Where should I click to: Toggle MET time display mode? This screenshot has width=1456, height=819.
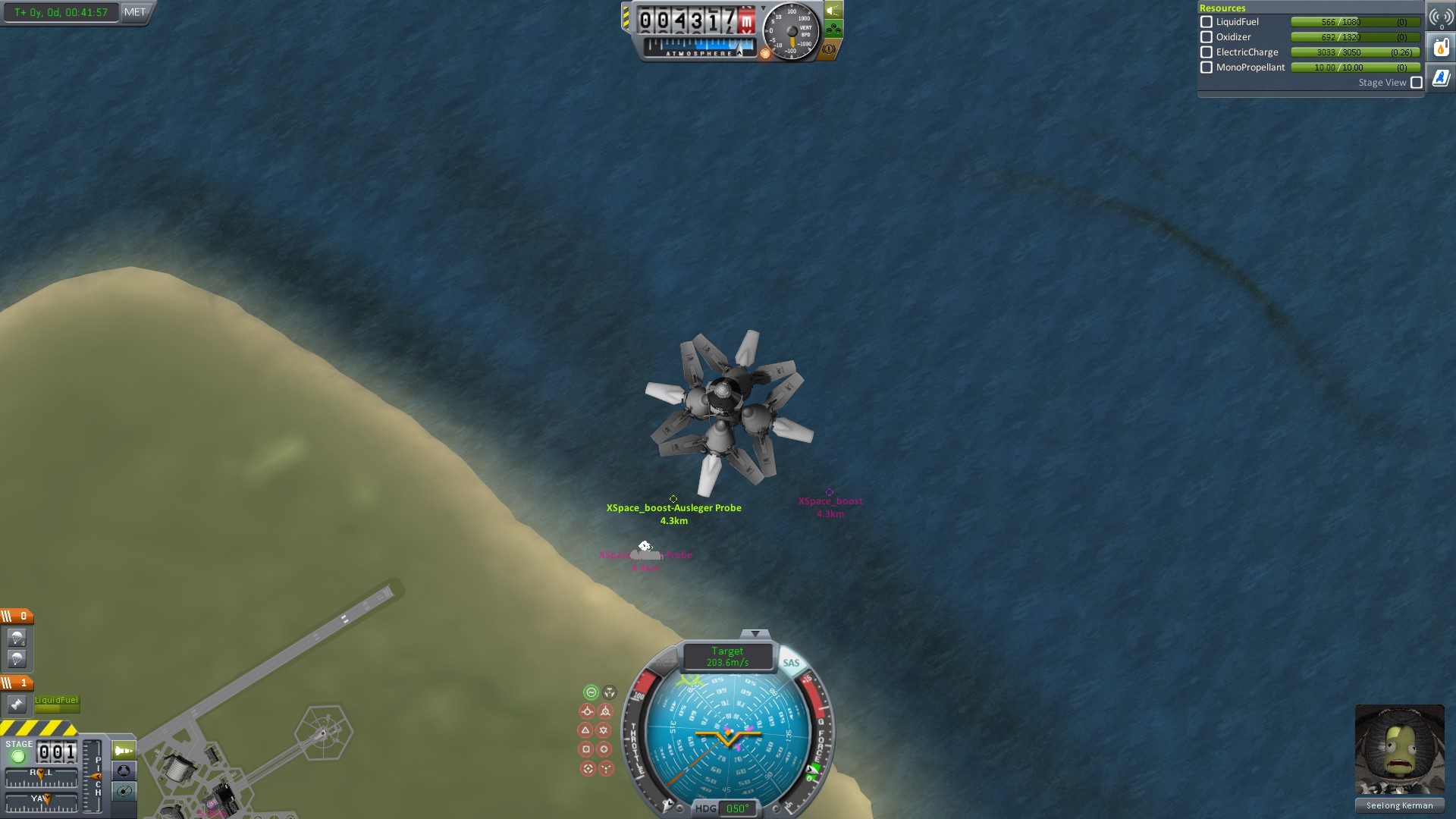135,12
